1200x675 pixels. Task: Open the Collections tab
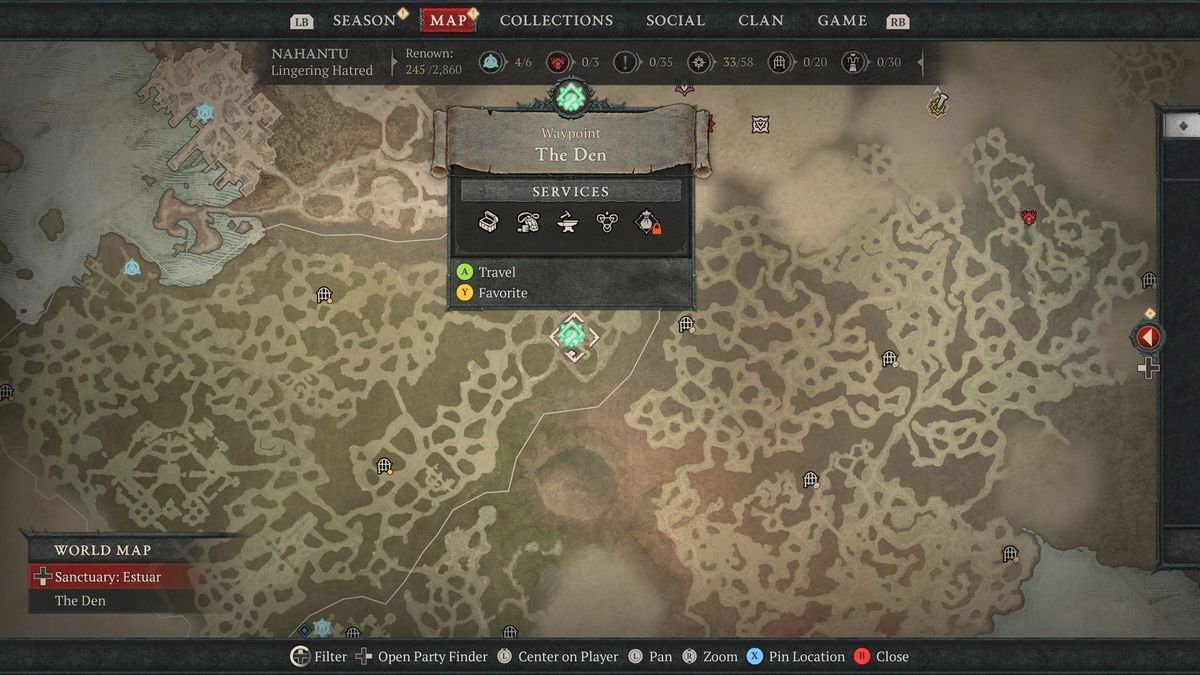tap(556, 20)
